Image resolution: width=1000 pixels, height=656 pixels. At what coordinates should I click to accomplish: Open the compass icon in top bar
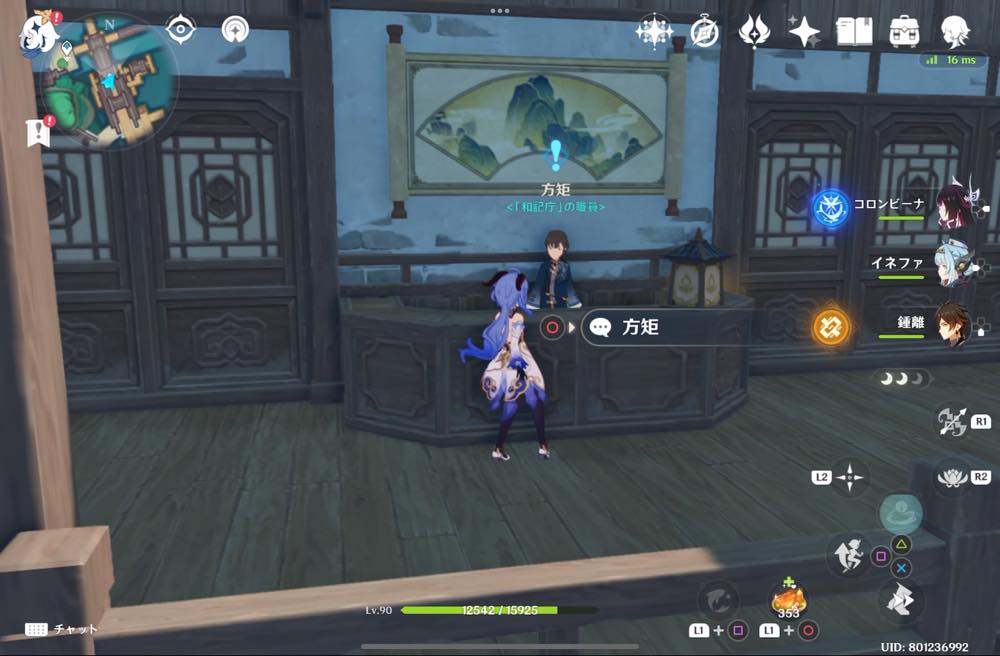(x=704, y=31)
